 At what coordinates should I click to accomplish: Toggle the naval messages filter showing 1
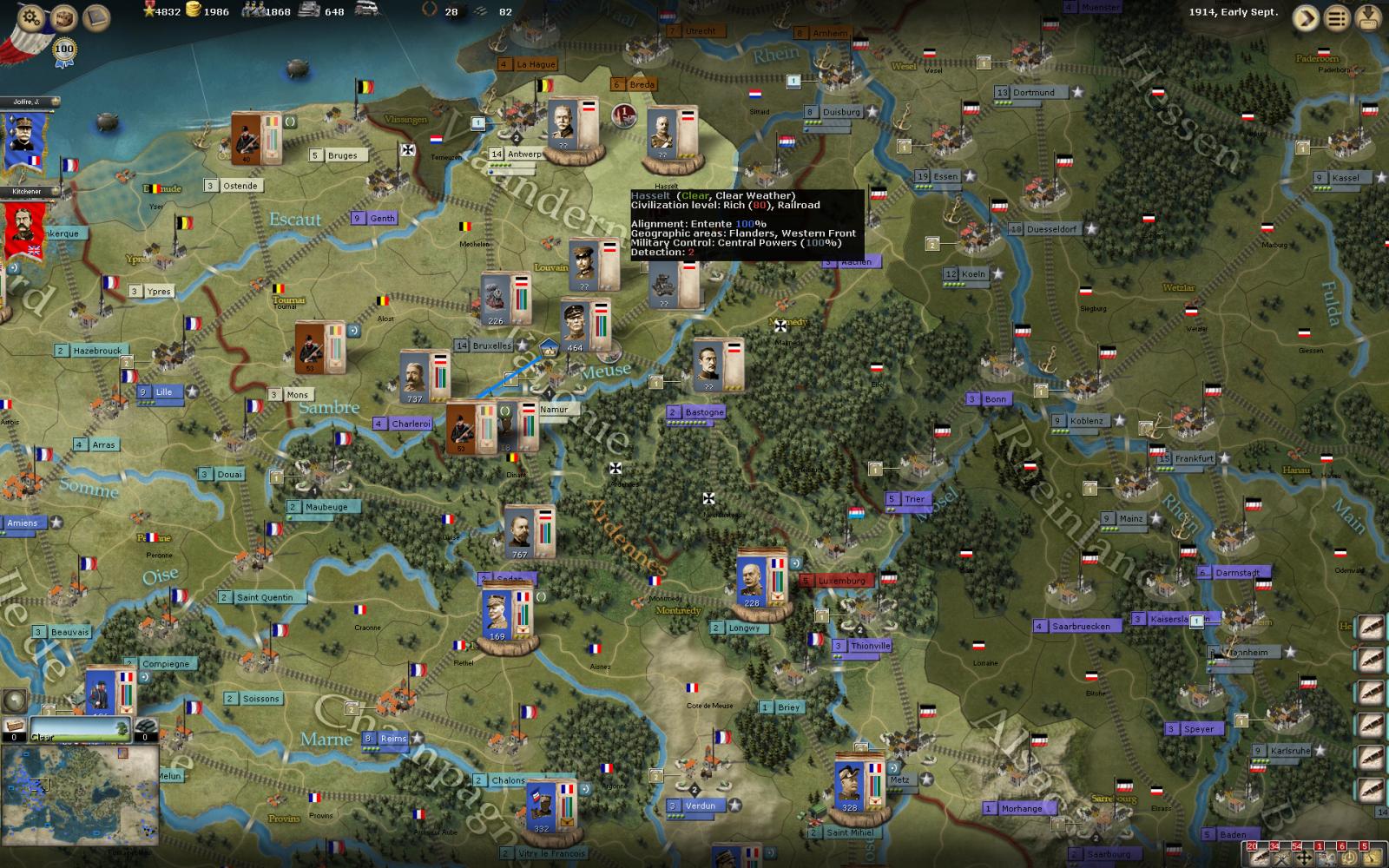tap(1325, 859)
